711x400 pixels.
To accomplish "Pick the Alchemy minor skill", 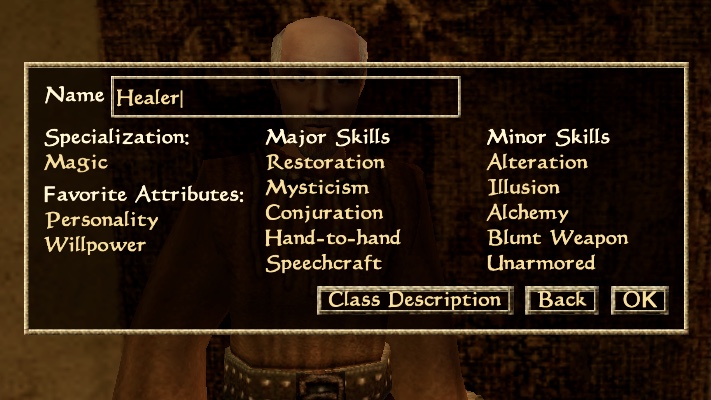I will [x=528, y=213].
